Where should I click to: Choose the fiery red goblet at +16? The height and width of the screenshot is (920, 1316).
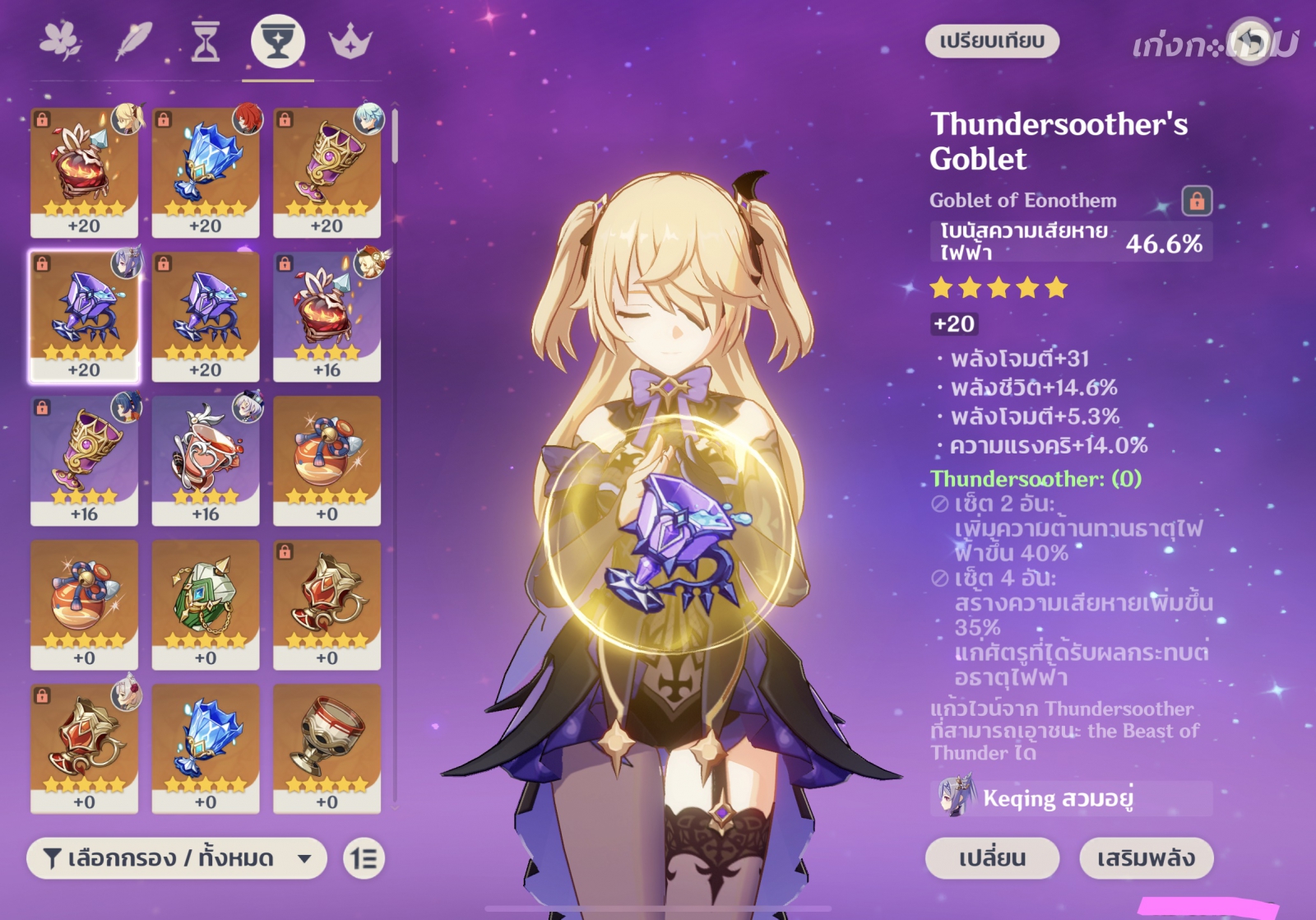pyautogui.click(x=327, y=316)
